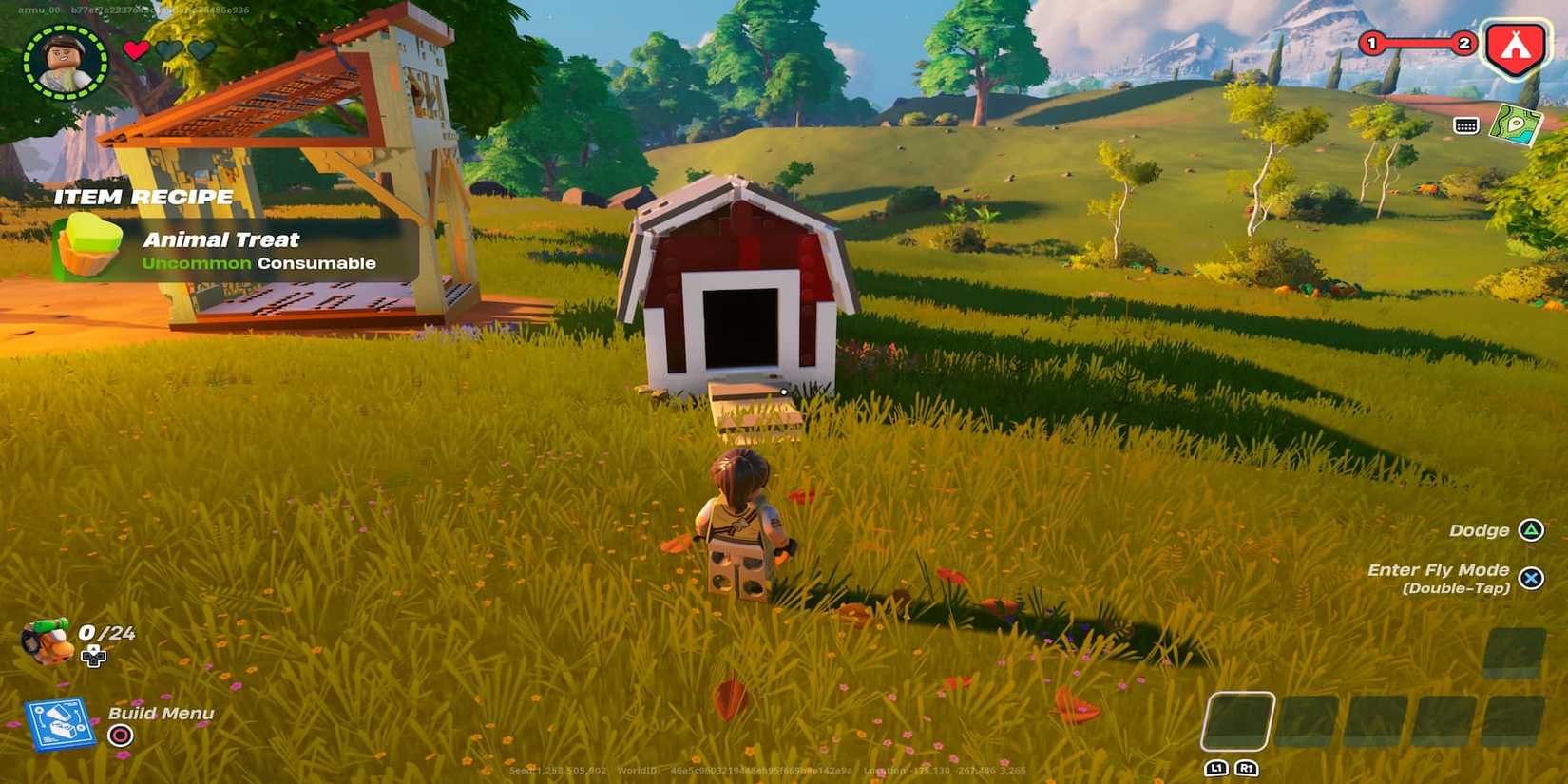Select the keyboard input icon near the map
Viewport: 1568px width, 784px height.
1464,124
